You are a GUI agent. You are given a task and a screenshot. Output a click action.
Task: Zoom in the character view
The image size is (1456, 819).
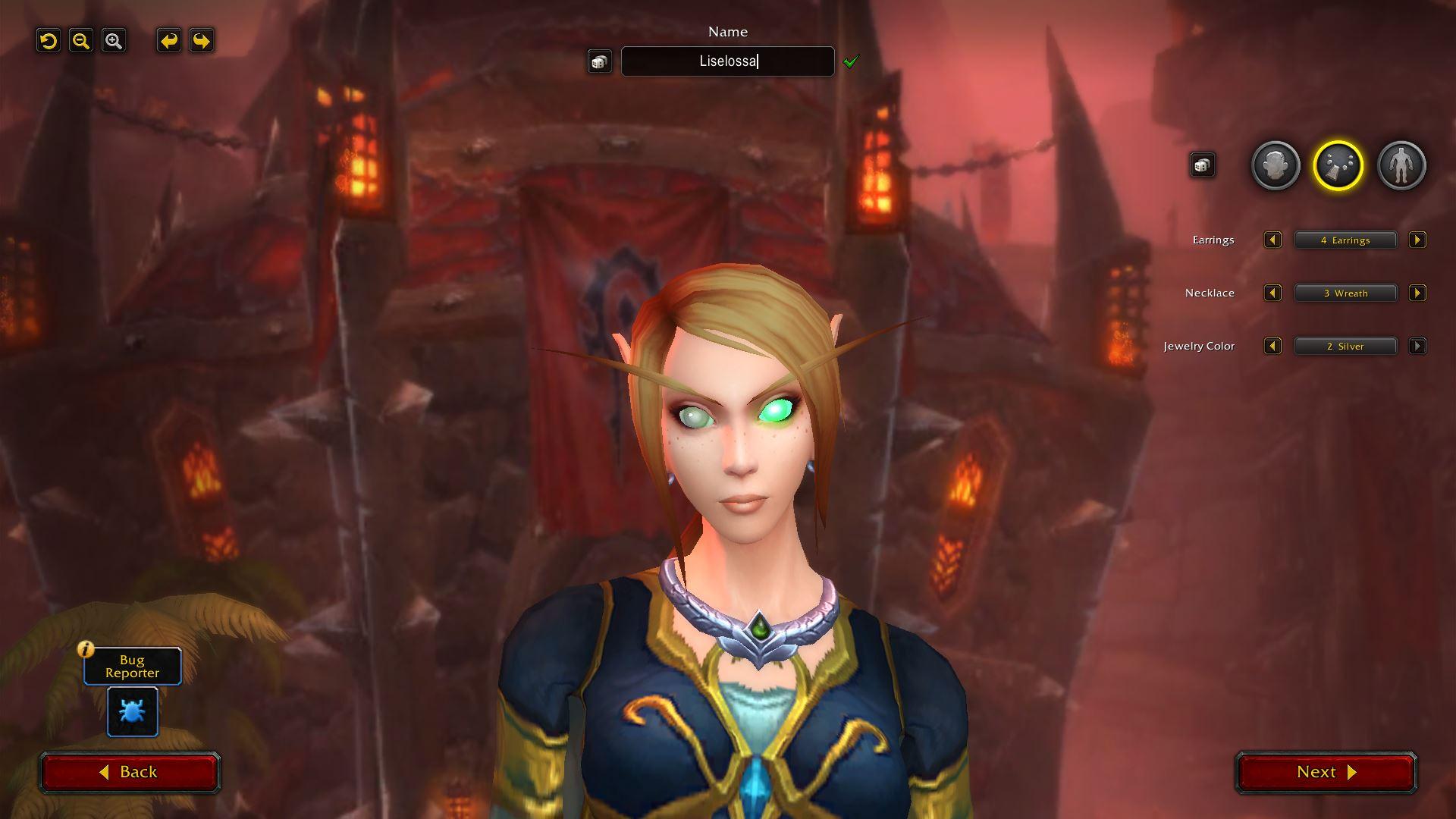pyautogui.click(x=114, y=41)
